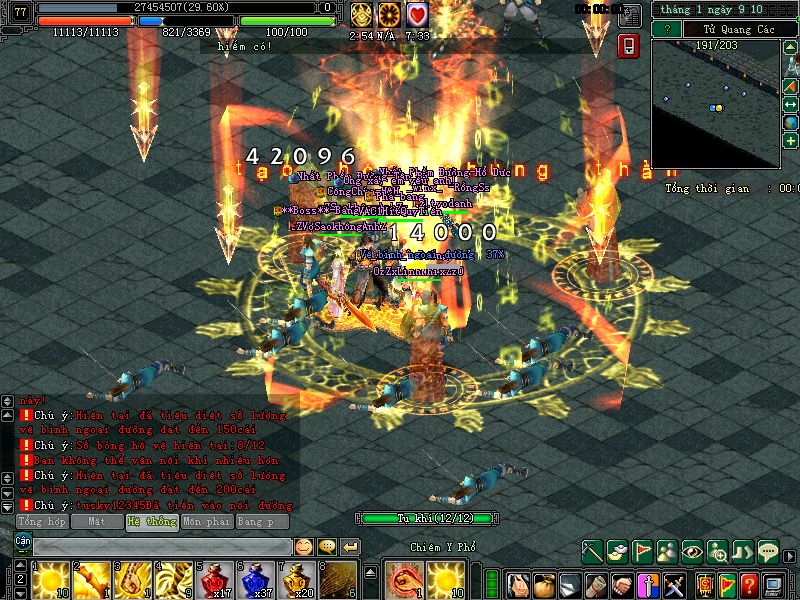
Task: Switch to the Tổng hợp chat tab
Action: pos(41,522)
